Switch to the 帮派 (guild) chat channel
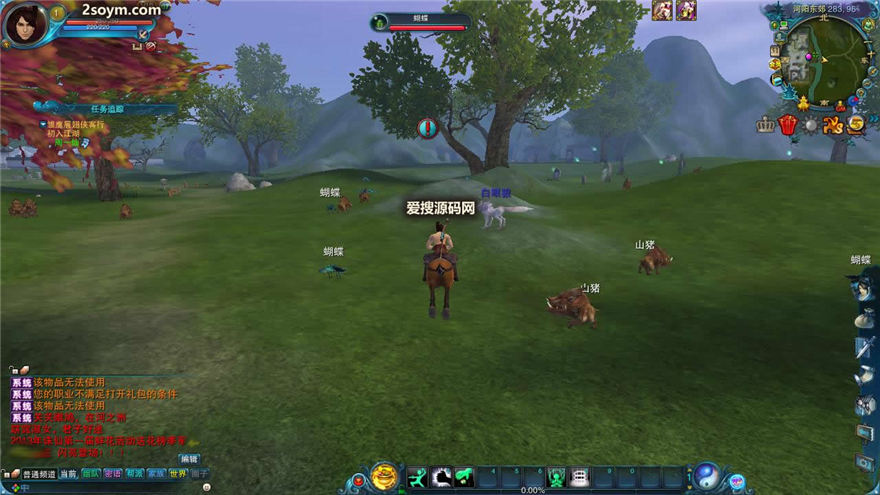The width and height of the screenshot is (880, 495). pyautogui.click(x=134, y=473)
